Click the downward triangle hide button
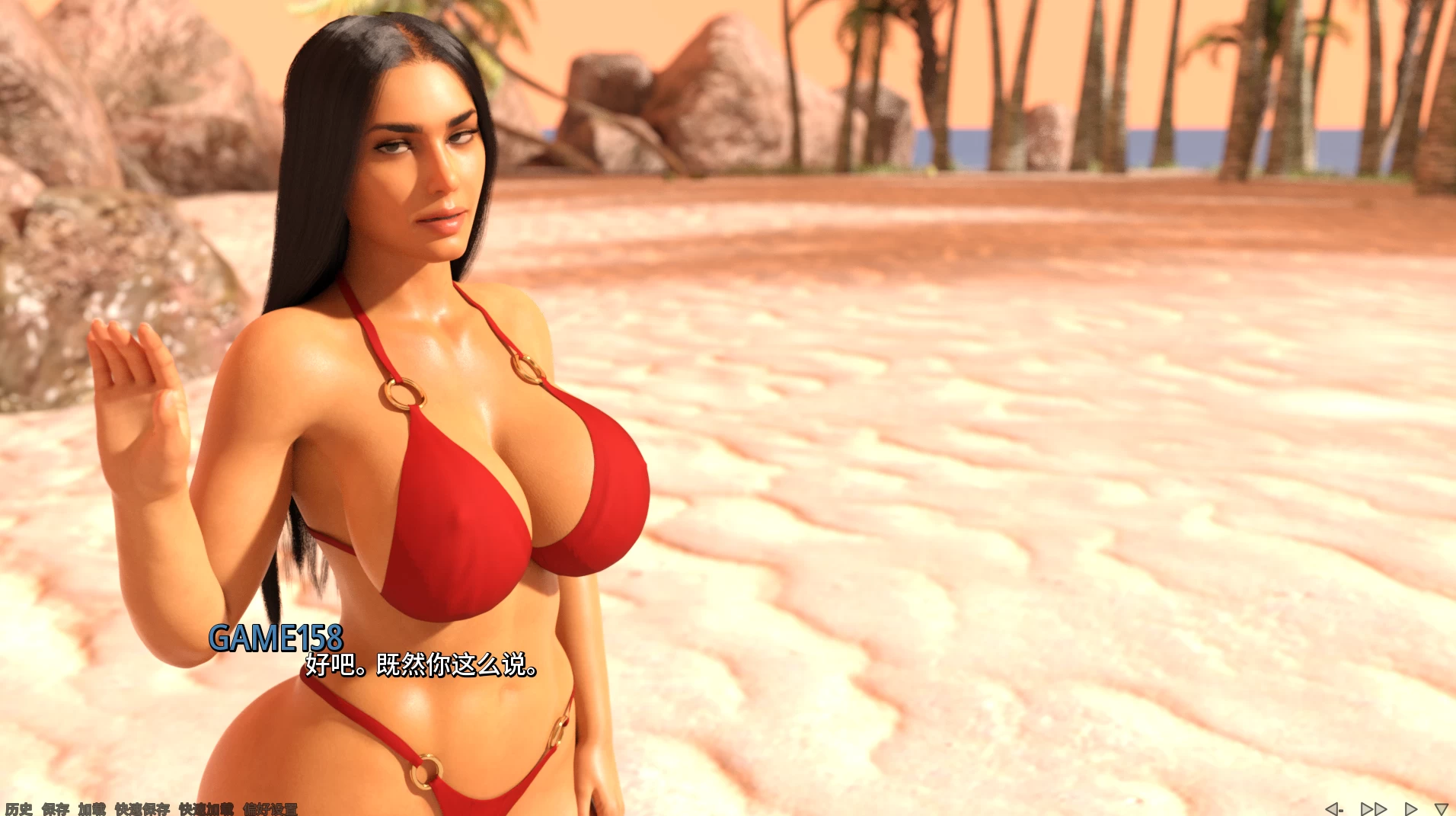 click(1441, 808)
